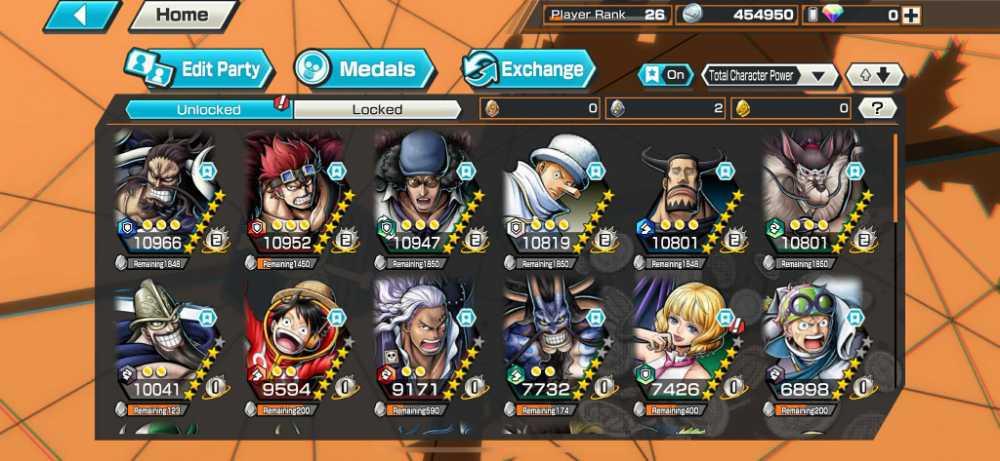Image resolution: width=1000 pixels, height=461 pixels.
Task: Return to the Home screen
Action: (x=183, y=16)
